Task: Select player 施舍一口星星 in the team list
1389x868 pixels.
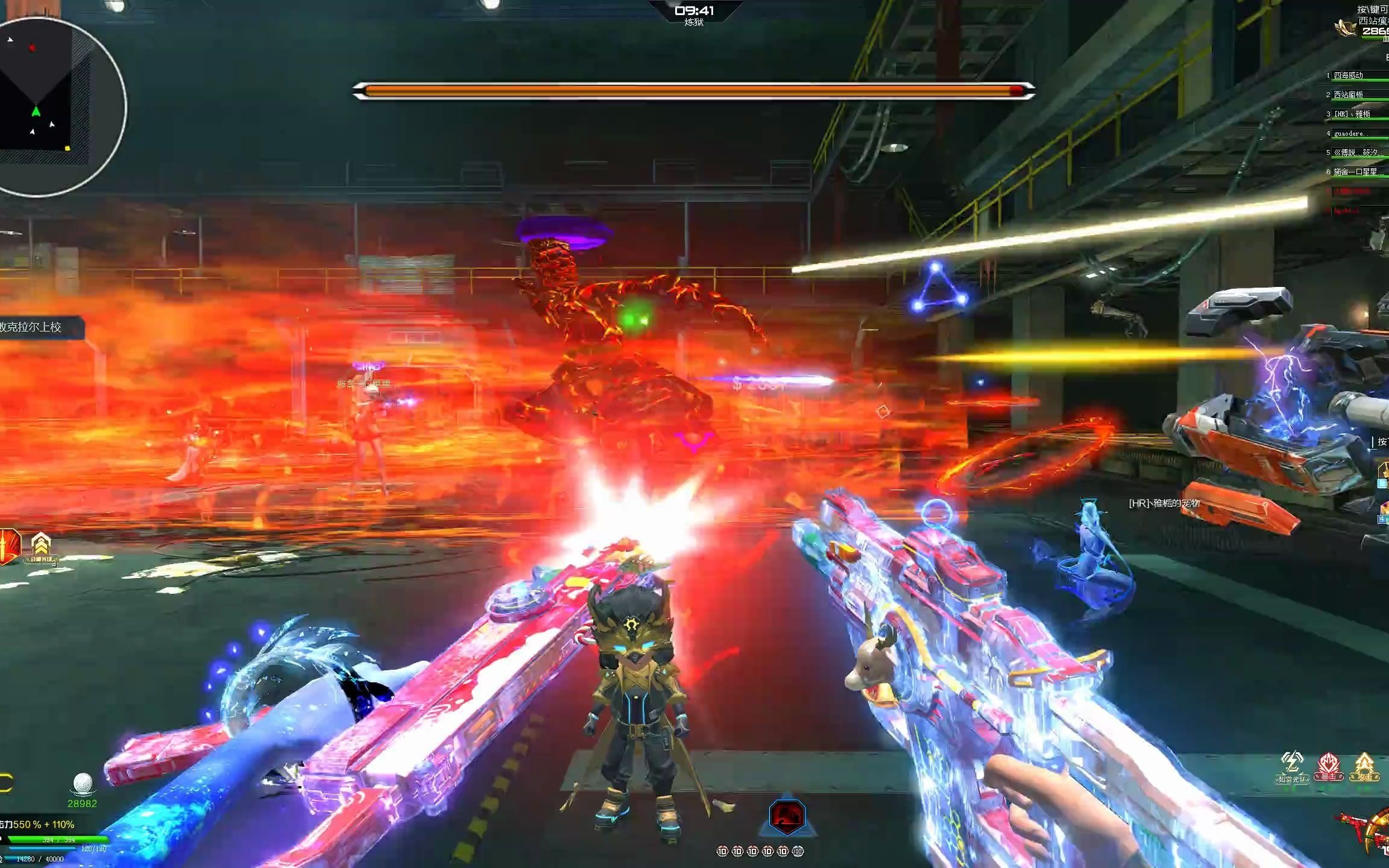Action: click(x=1356, y=172)
